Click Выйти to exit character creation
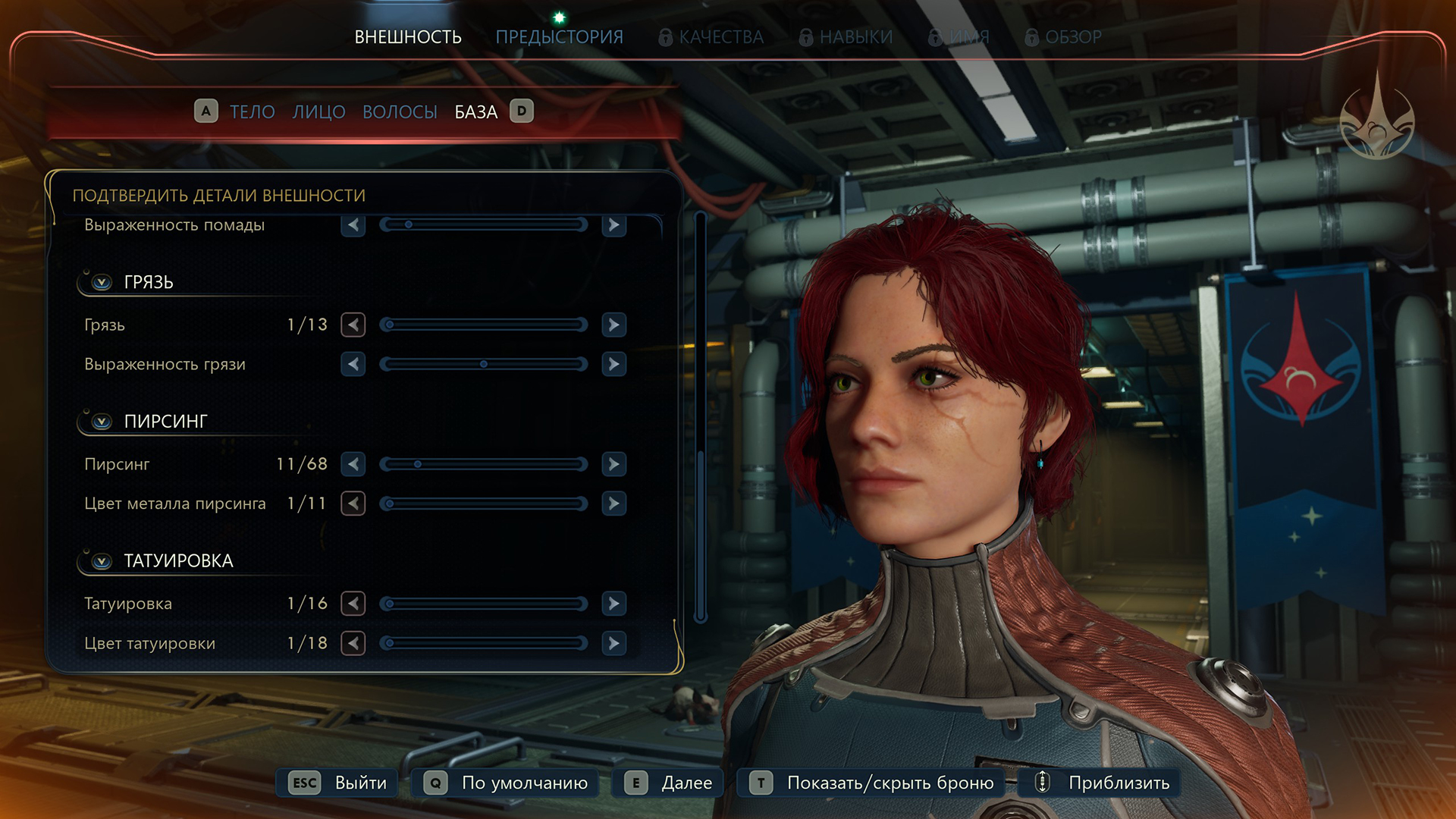Viewport: 1456px width, 819px height. [337, 783]
